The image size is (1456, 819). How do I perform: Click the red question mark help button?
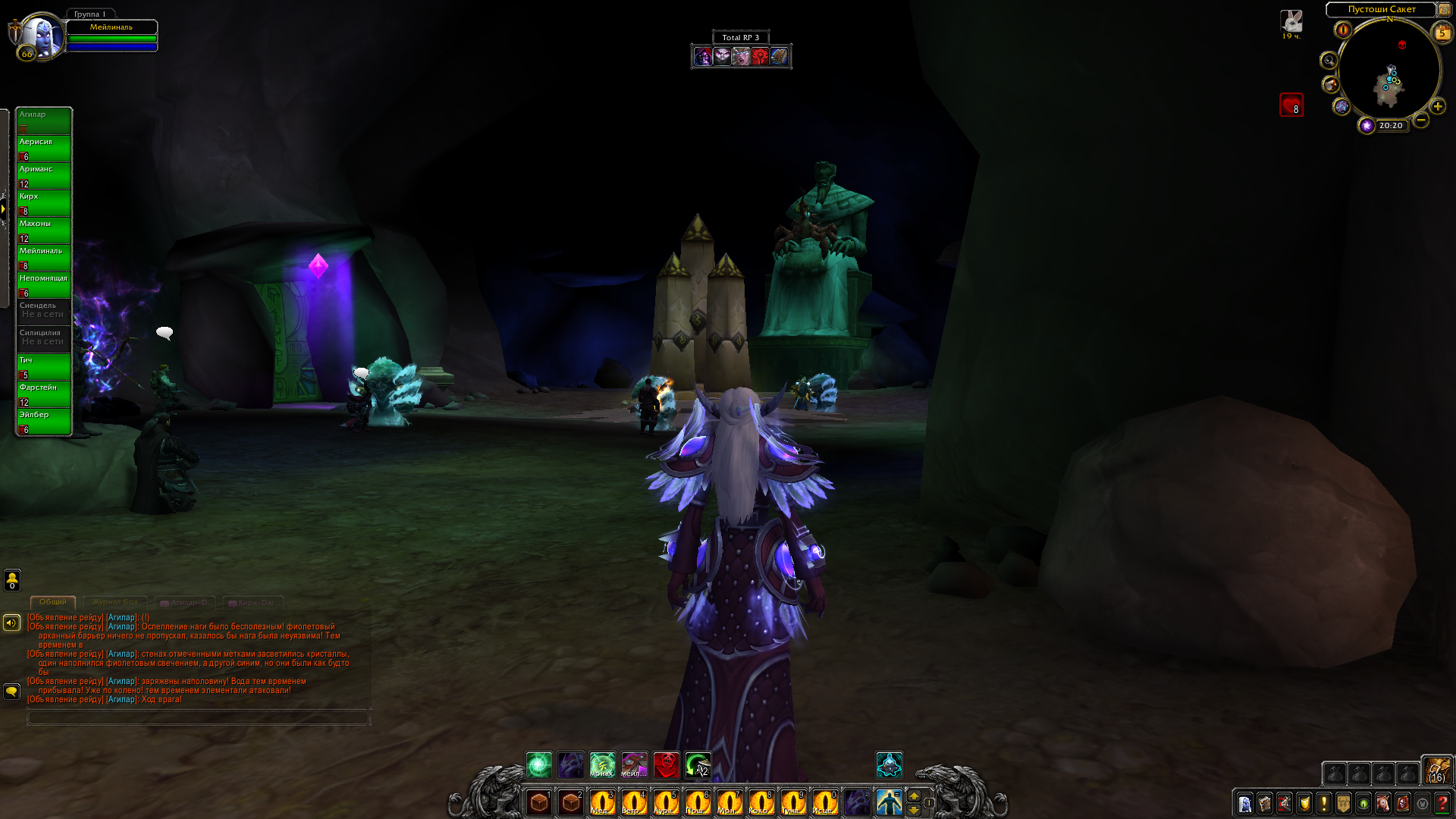(1442, 803)
